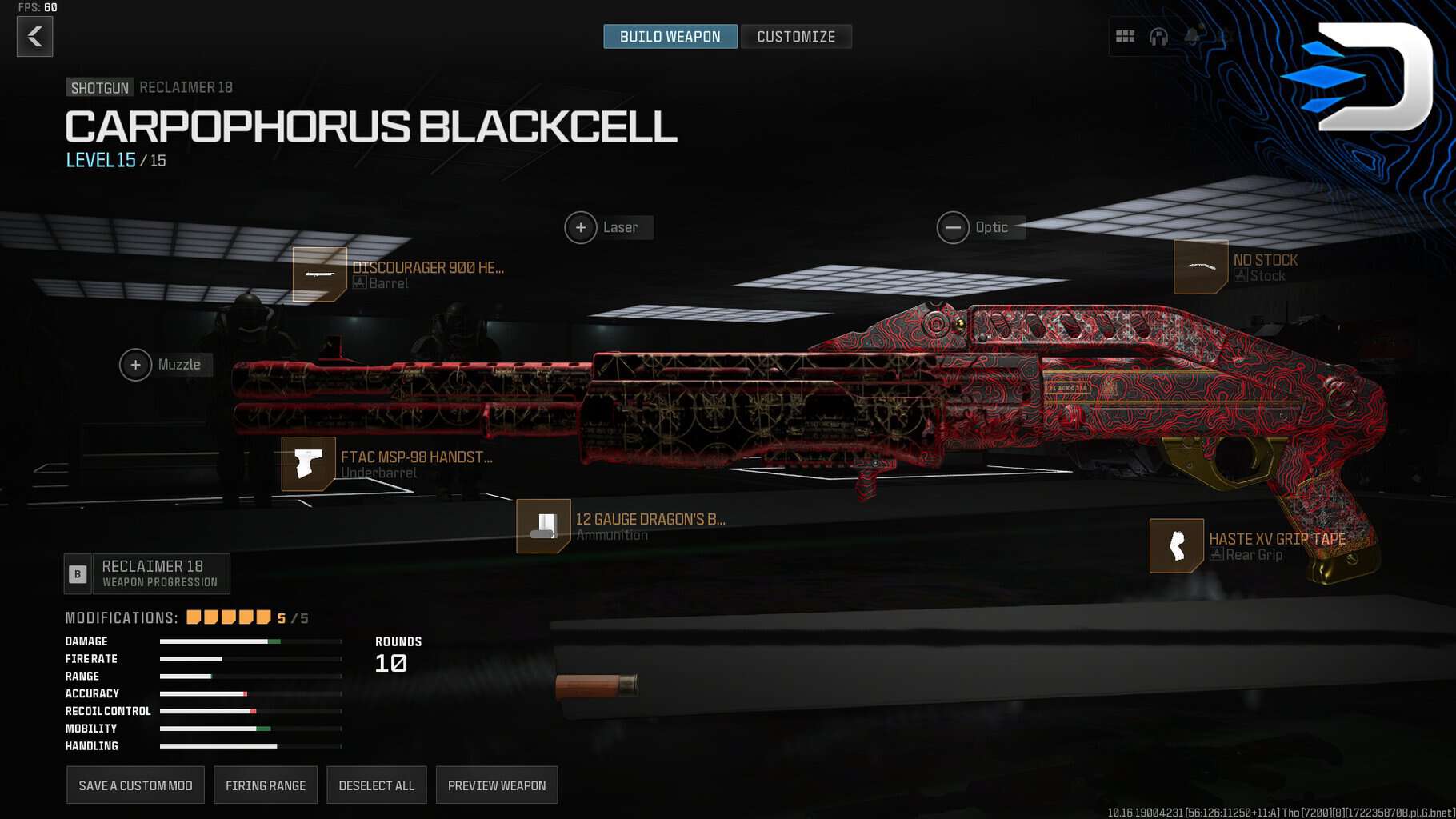The height and width of the screenshot is (819, 1456).
Task: Preview the weapon
Action: [x=497, y=785]
